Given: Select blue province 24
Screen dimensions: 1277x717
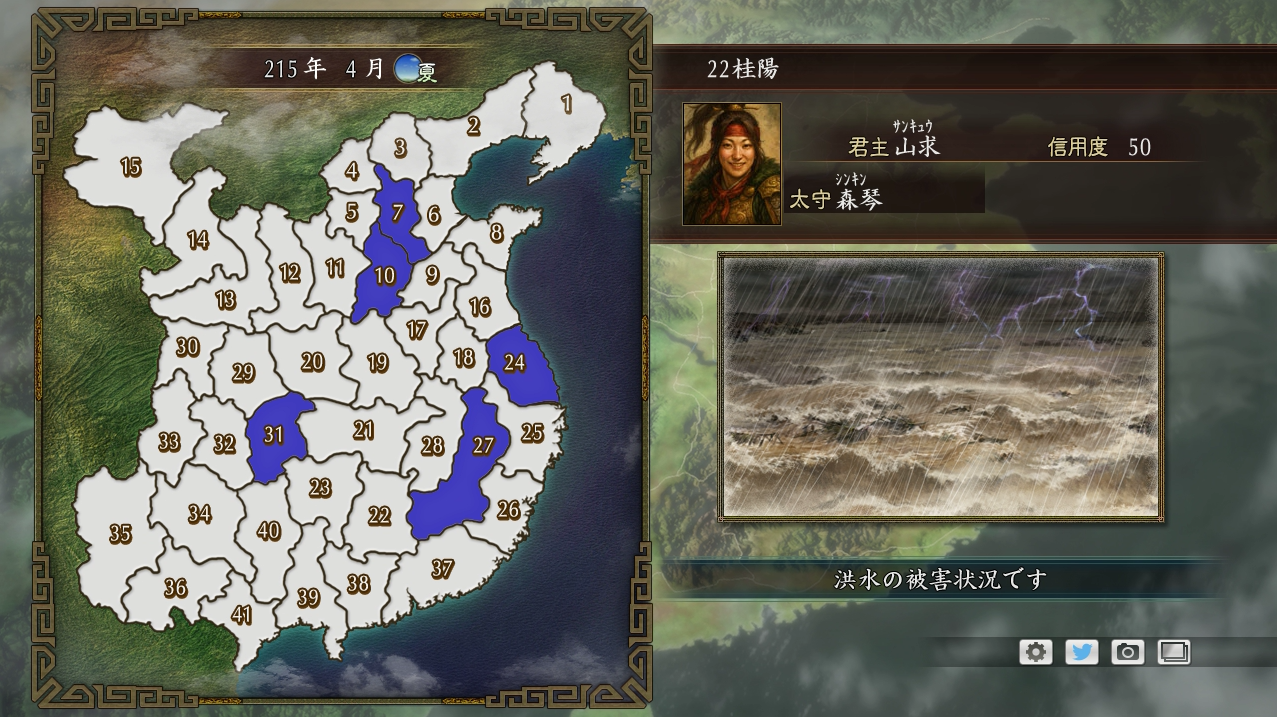Looking at the screenshot, I should tap(515, 363).
